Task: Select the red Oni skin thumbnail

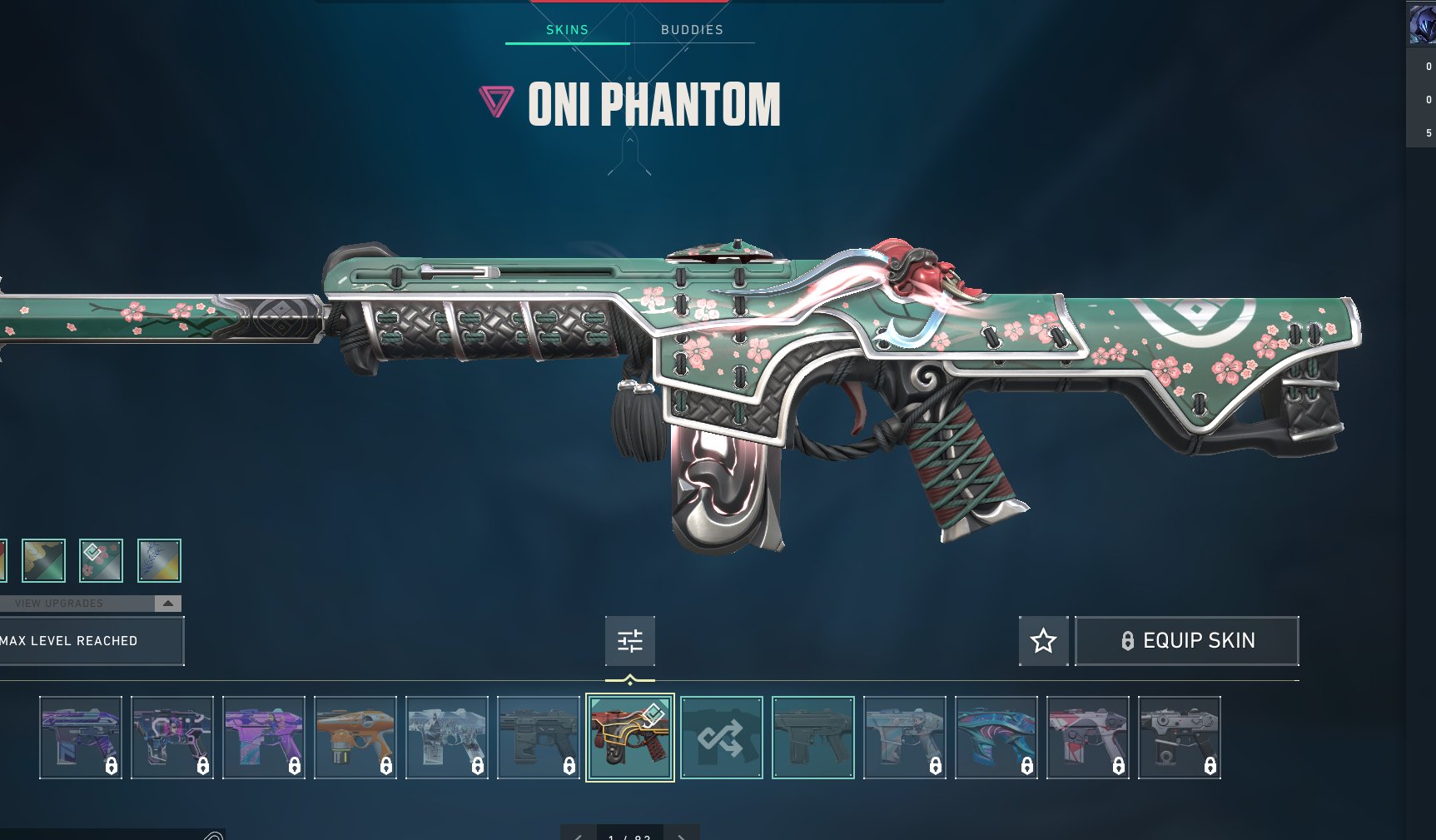Action: click(x=630, y=737)
